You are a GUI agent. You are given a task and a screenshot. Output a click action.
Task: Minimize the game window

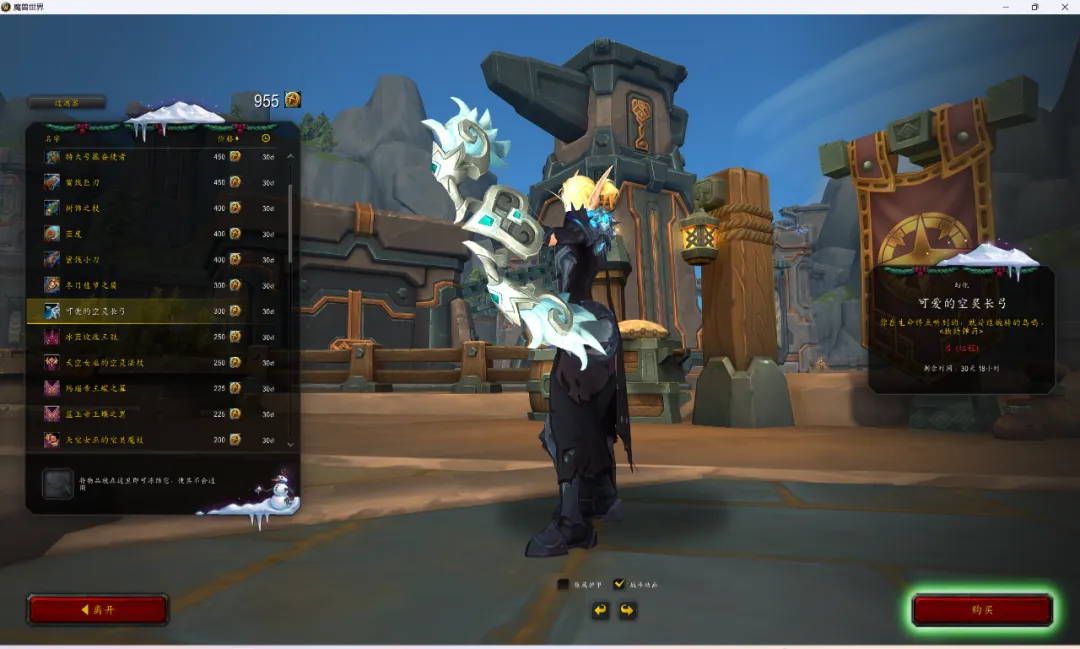click(1006, 7)
